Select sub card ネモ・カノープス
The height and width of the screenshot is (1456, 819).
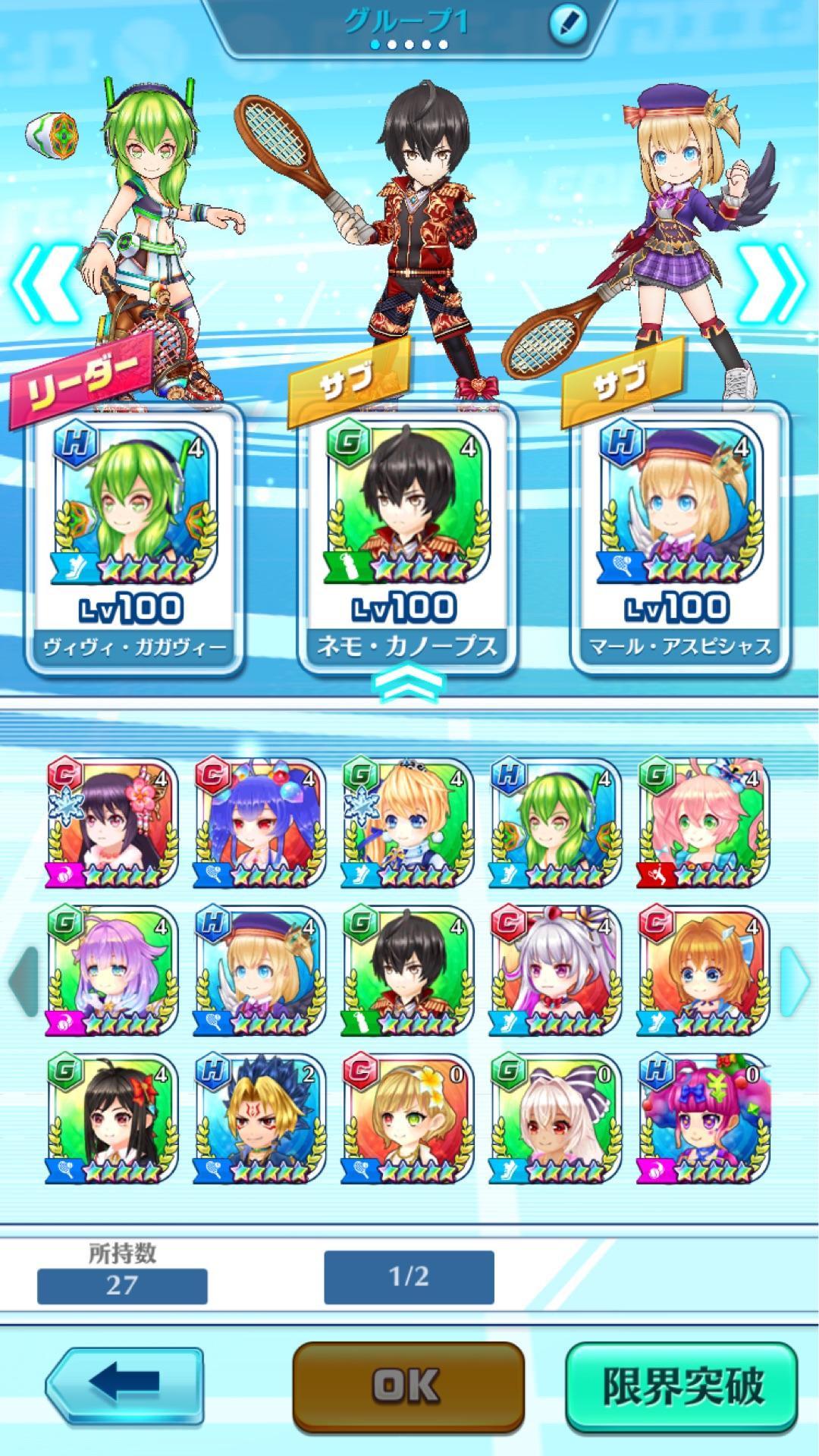(407, 538)
